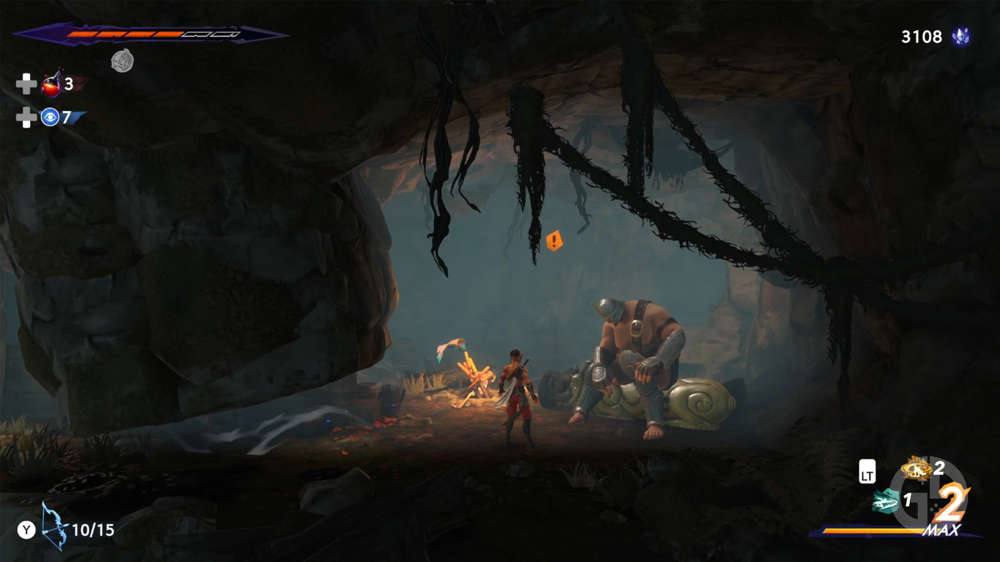This screenshot has width=1000, height=562.
Task: Activate the teal Athra Surge icon
Action: point(884,501)
